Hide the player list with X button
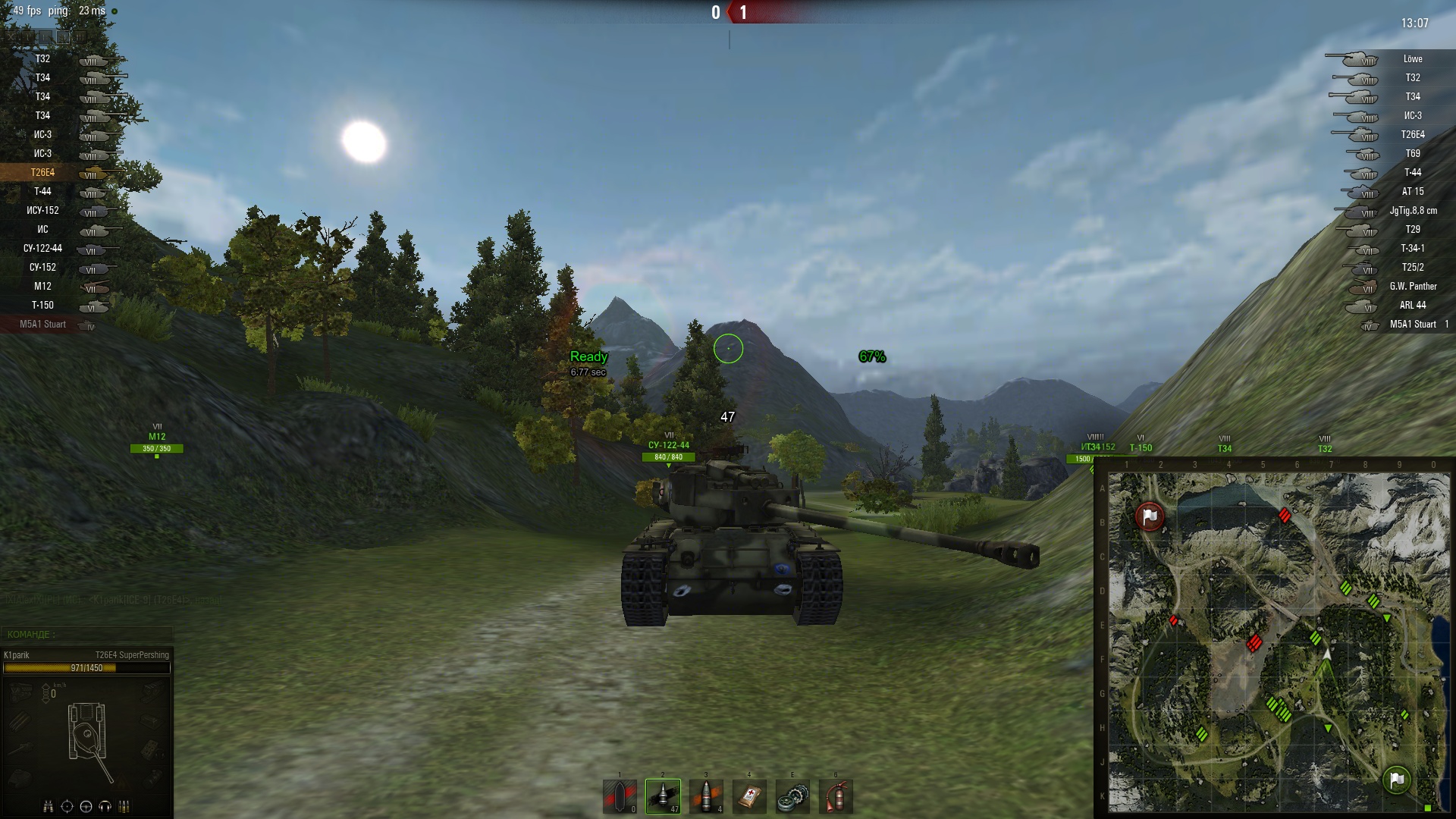This screenshot has height=819, width=1456. [x=11, y=36]
